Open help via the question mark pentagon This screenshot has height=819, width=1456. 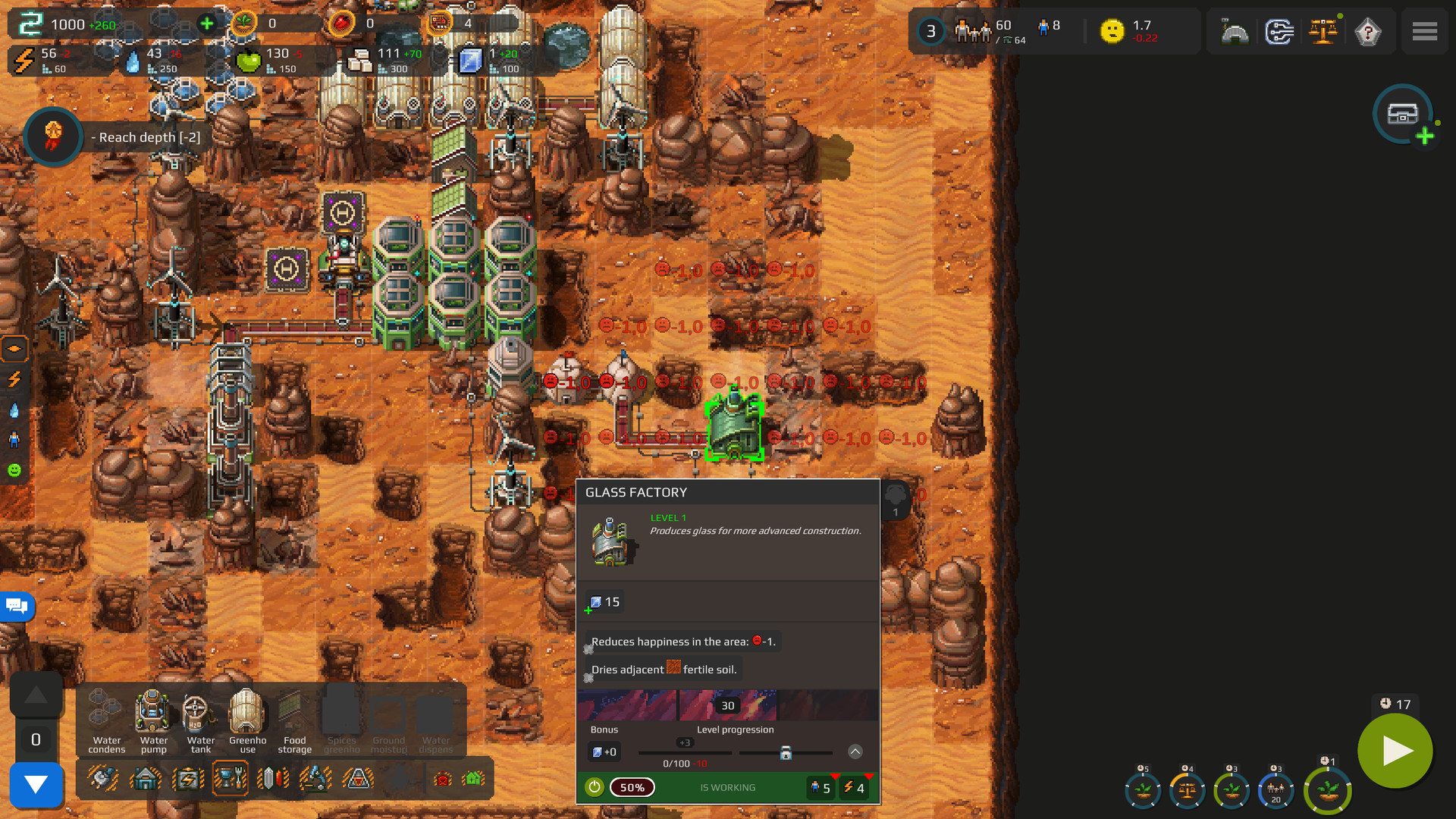tap(1368, 31)
